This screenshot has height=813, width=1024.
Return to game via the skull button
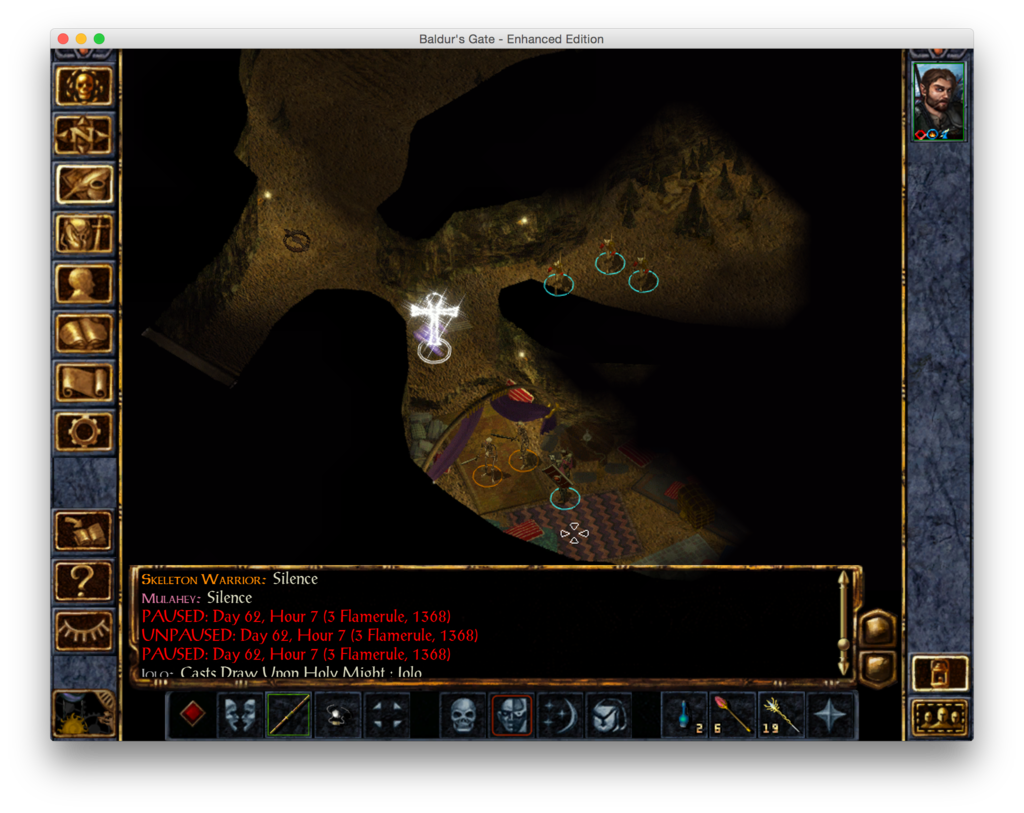point(84,86)
